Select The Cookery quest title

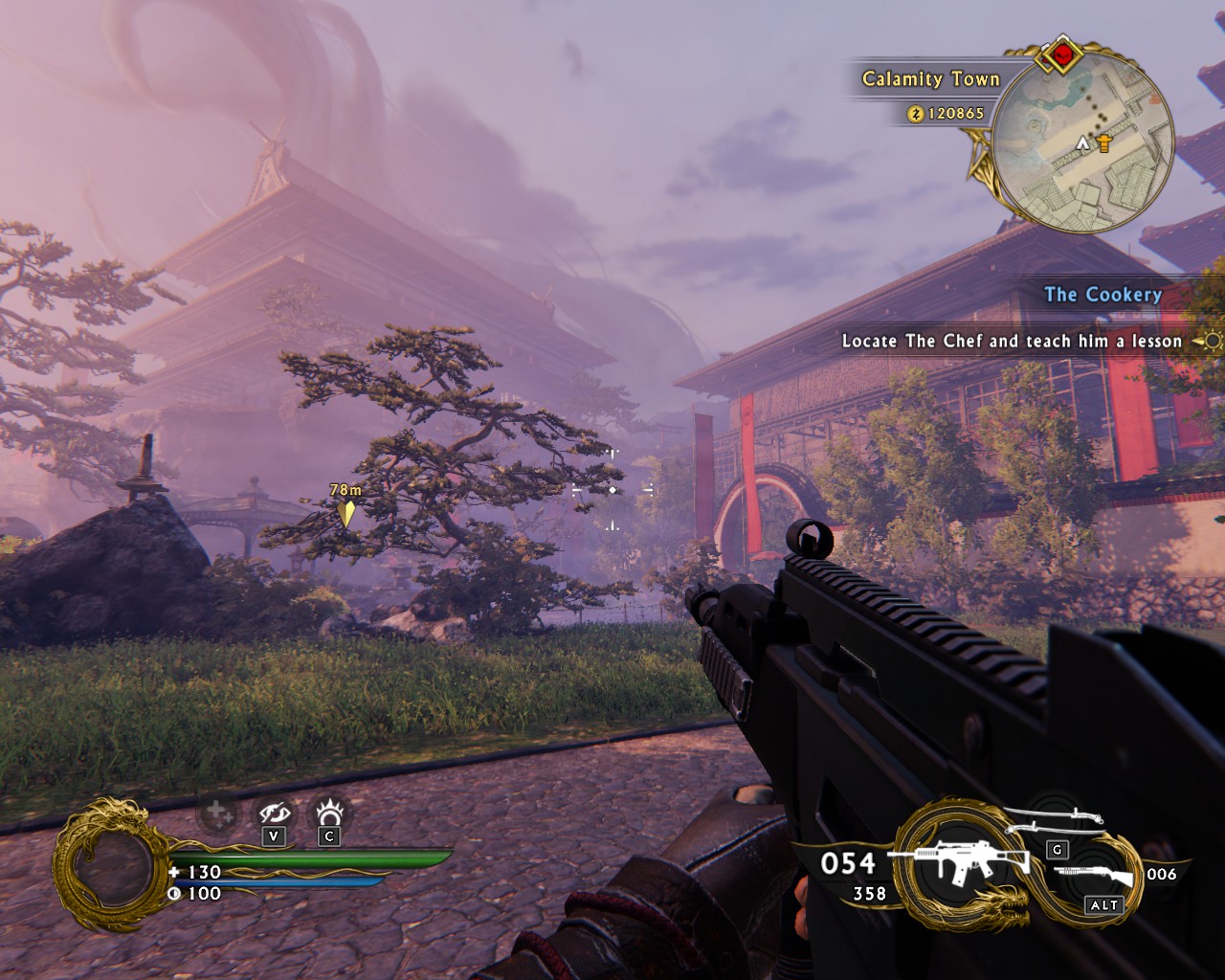[1102, 295]
